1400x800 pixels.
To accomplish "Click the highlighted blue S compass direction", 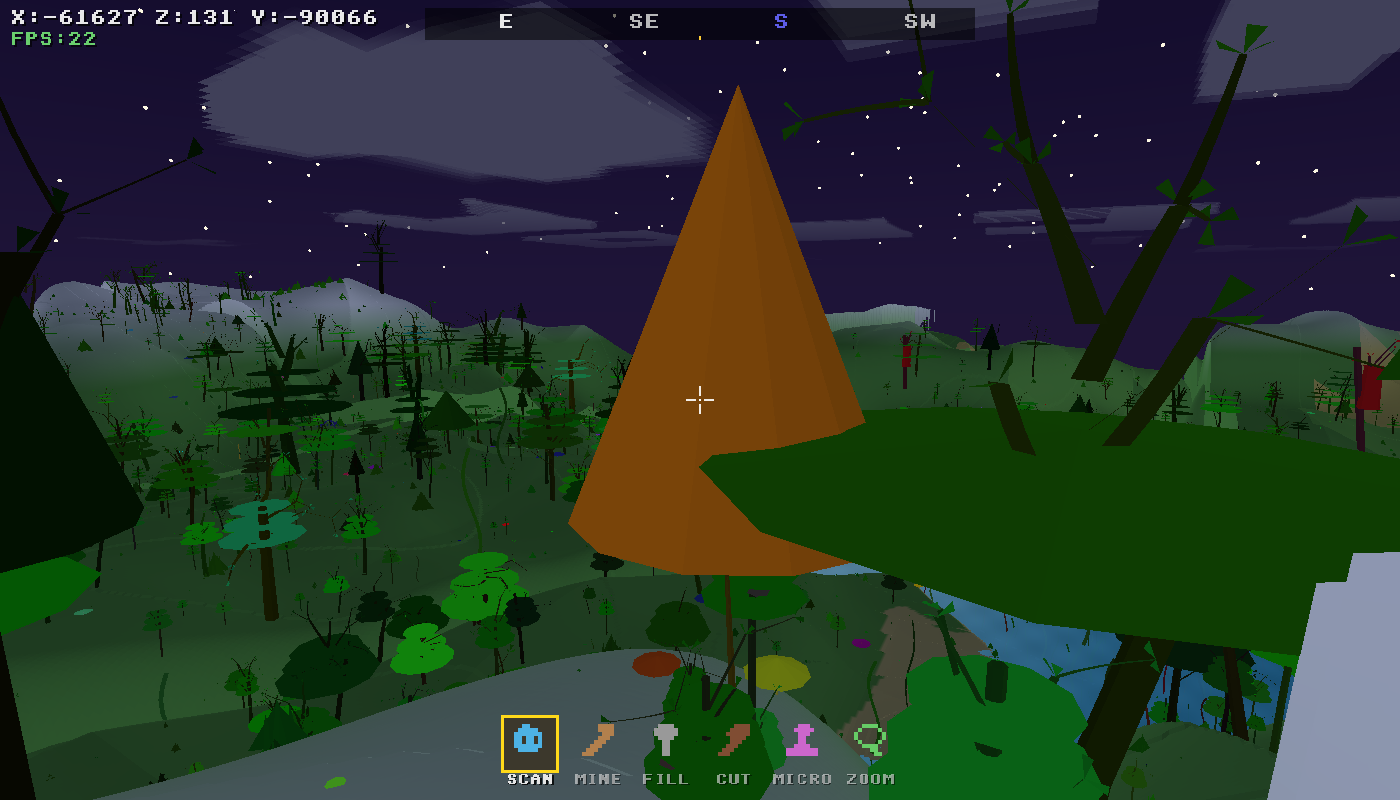I will click(x=780, y=20).
